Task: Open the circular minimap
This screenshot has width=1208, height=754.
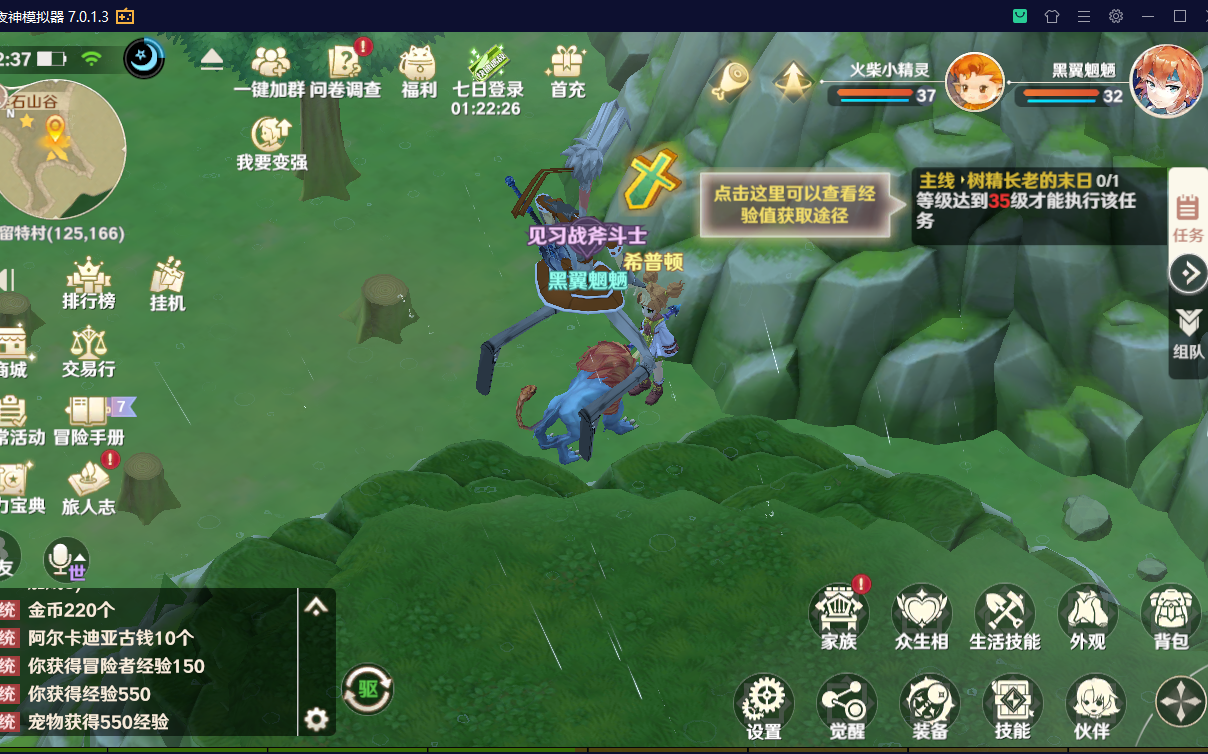Action: (62, 149)
